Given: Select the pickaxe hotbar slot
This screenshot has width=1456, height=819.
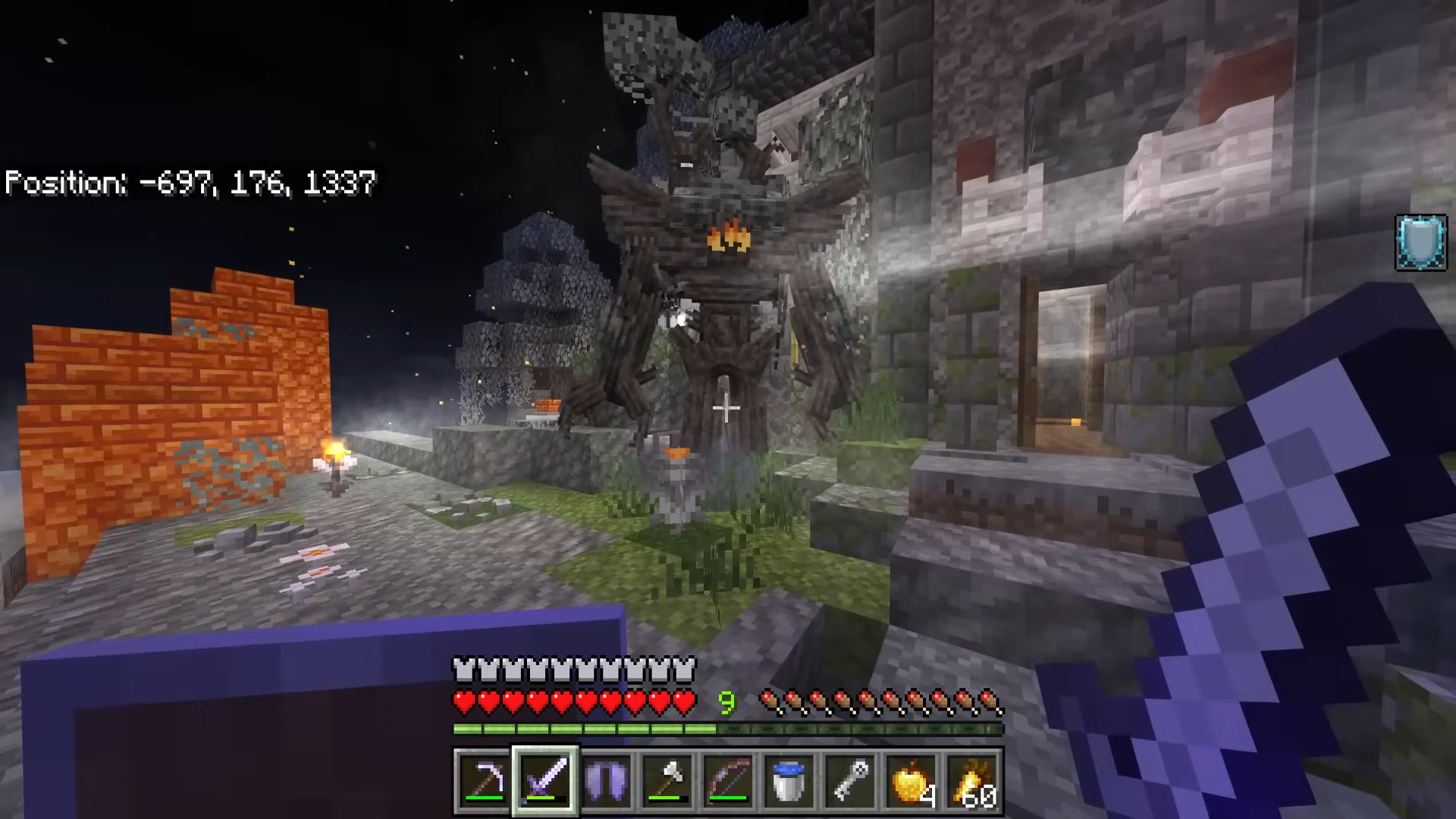Looking at the screenshot, I should tap(485, 780).
